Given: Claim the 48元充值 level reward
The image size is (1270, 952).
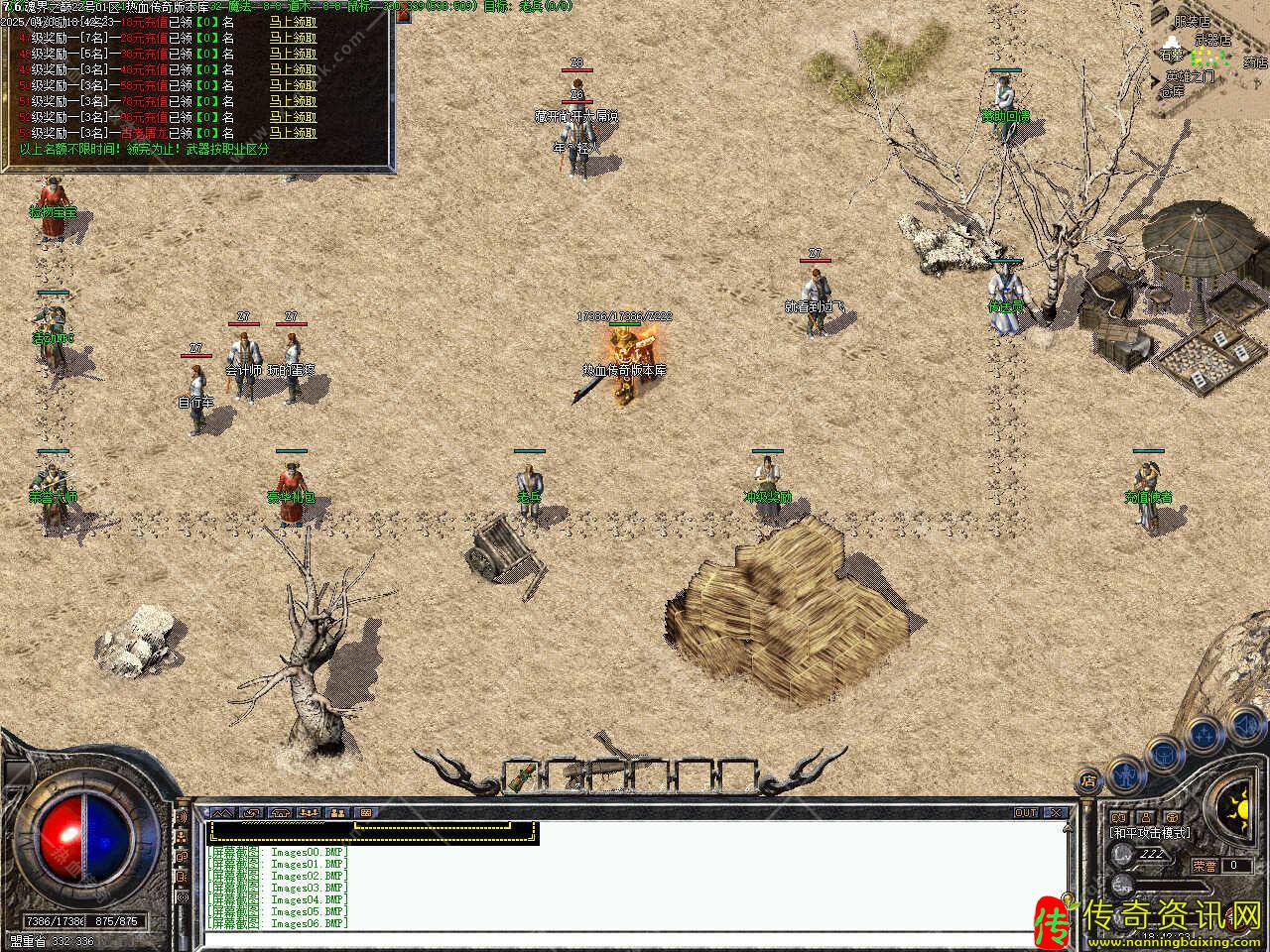Looking at the screenshot, I should 293,69.
